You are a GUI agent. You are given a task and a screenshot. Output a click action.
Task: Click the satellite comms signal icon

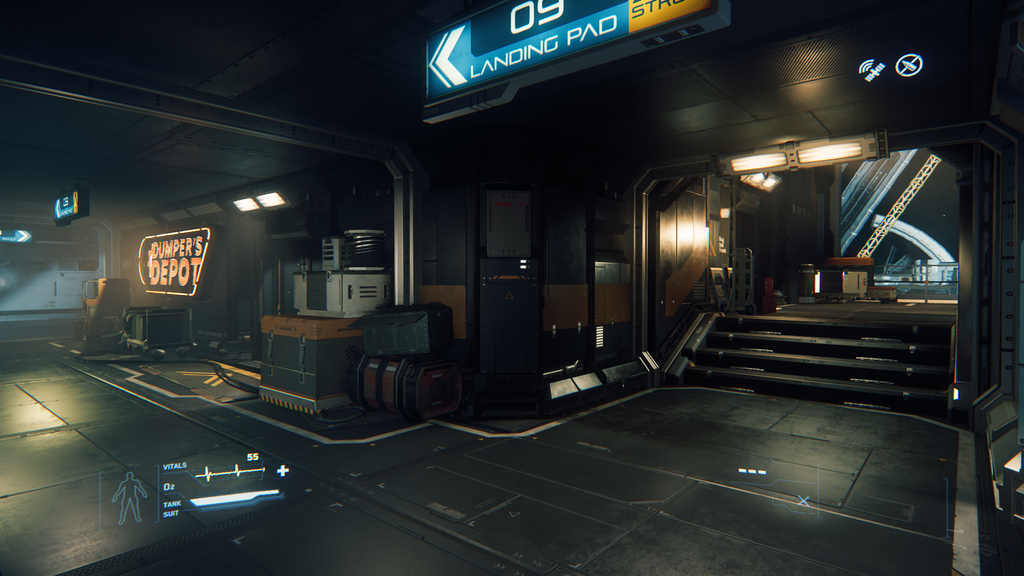click(x=872, y=69)
